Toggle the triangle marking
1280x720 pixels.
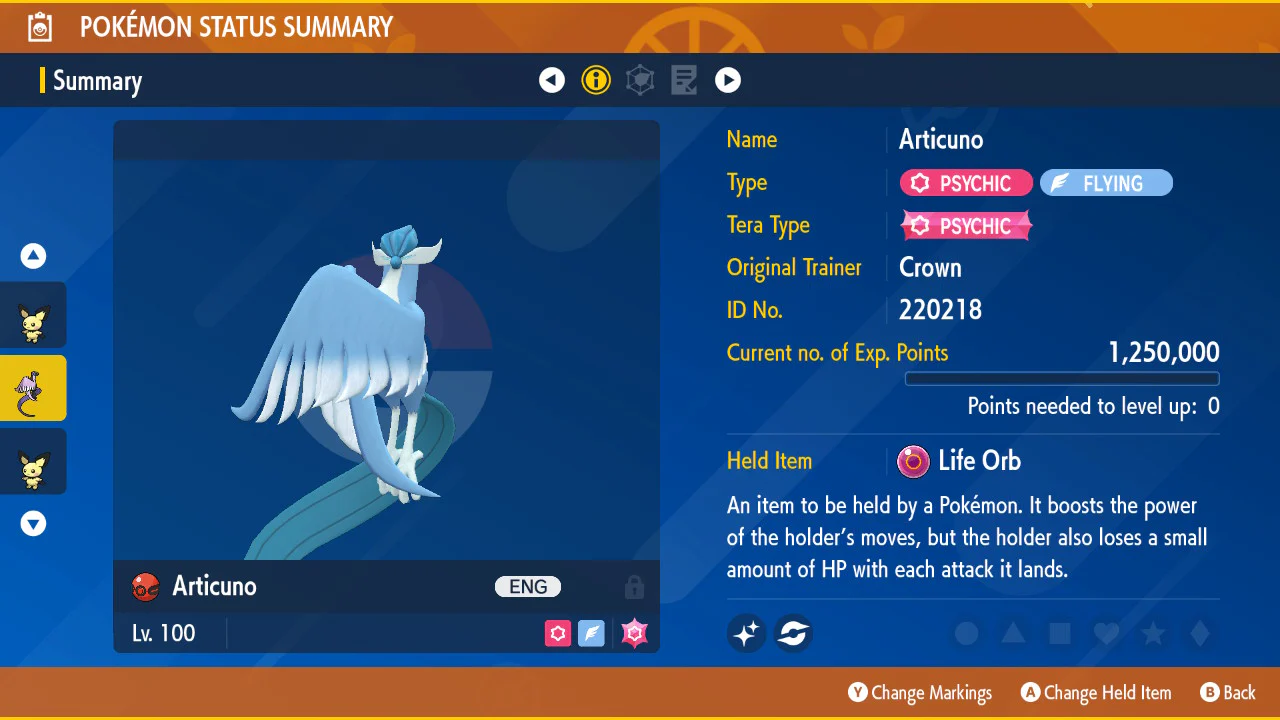point(1013,633)
